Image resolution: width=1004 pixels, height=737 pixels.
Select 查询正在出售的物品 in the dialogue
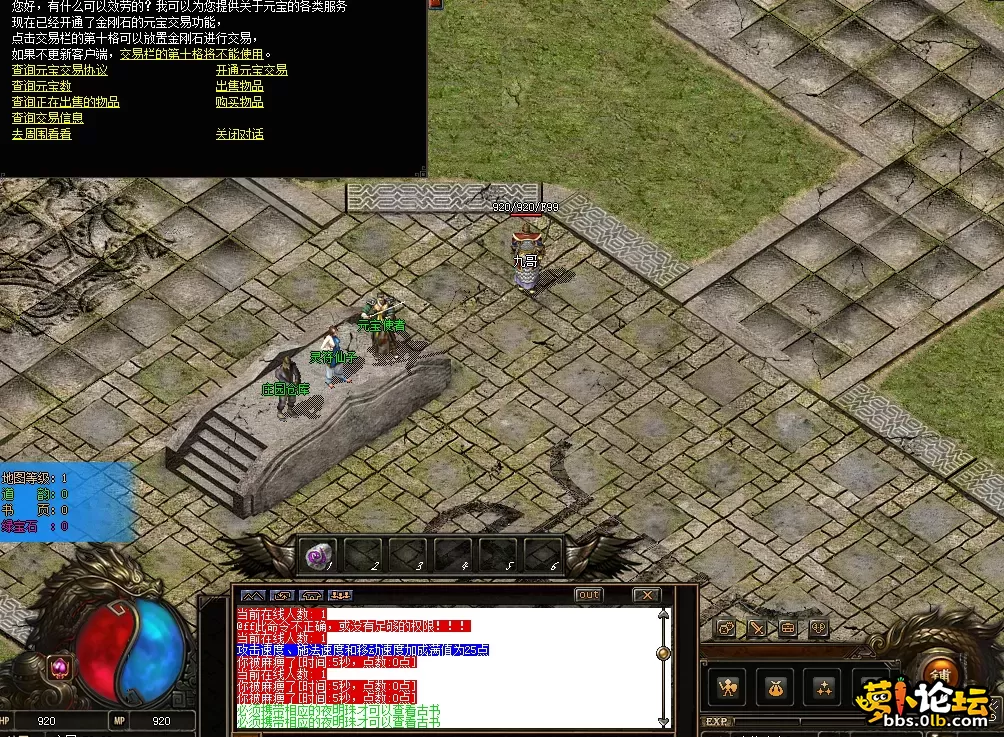tap(65, 102)
